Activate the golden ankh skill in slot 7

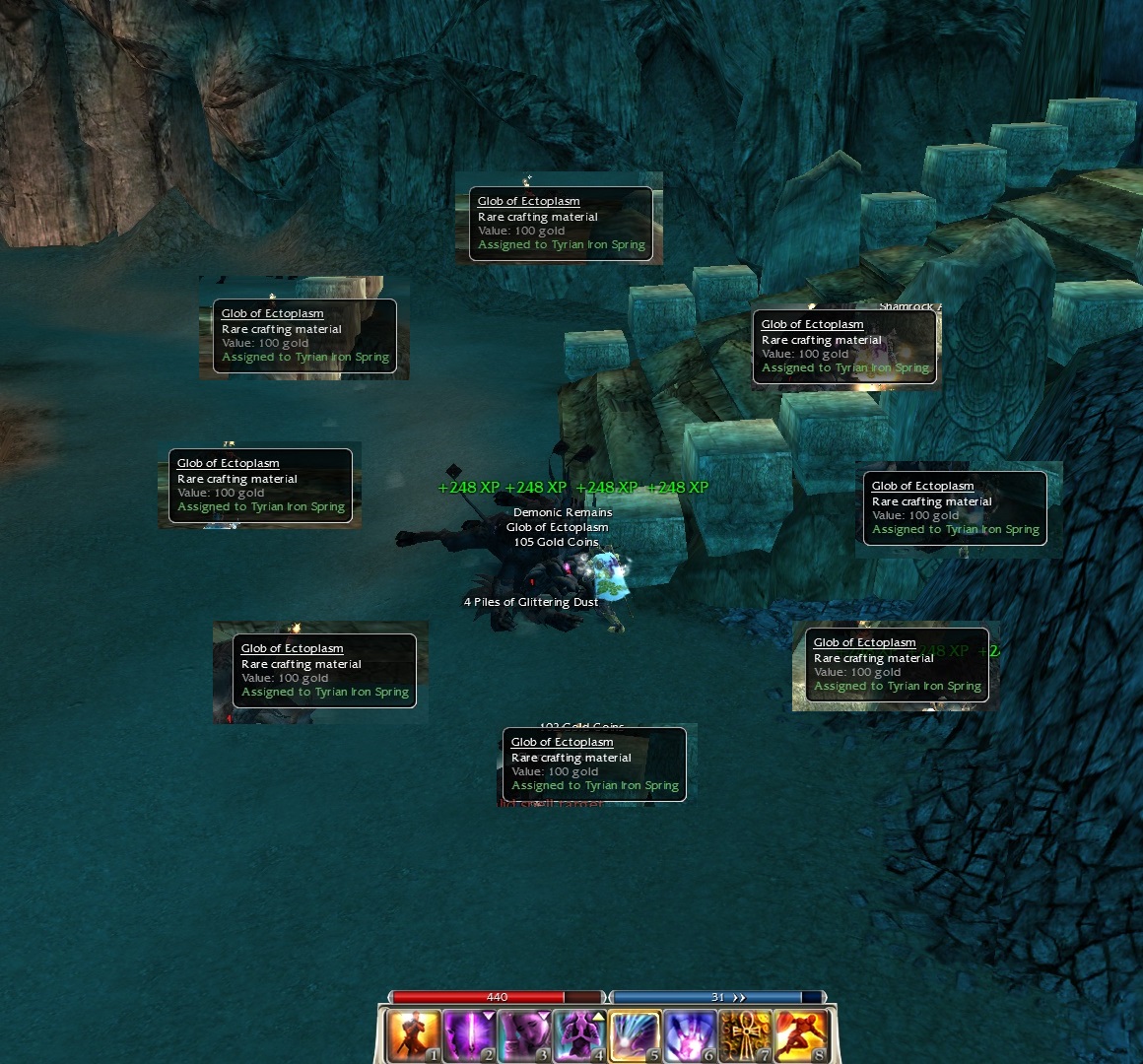tap(746, 1035)
